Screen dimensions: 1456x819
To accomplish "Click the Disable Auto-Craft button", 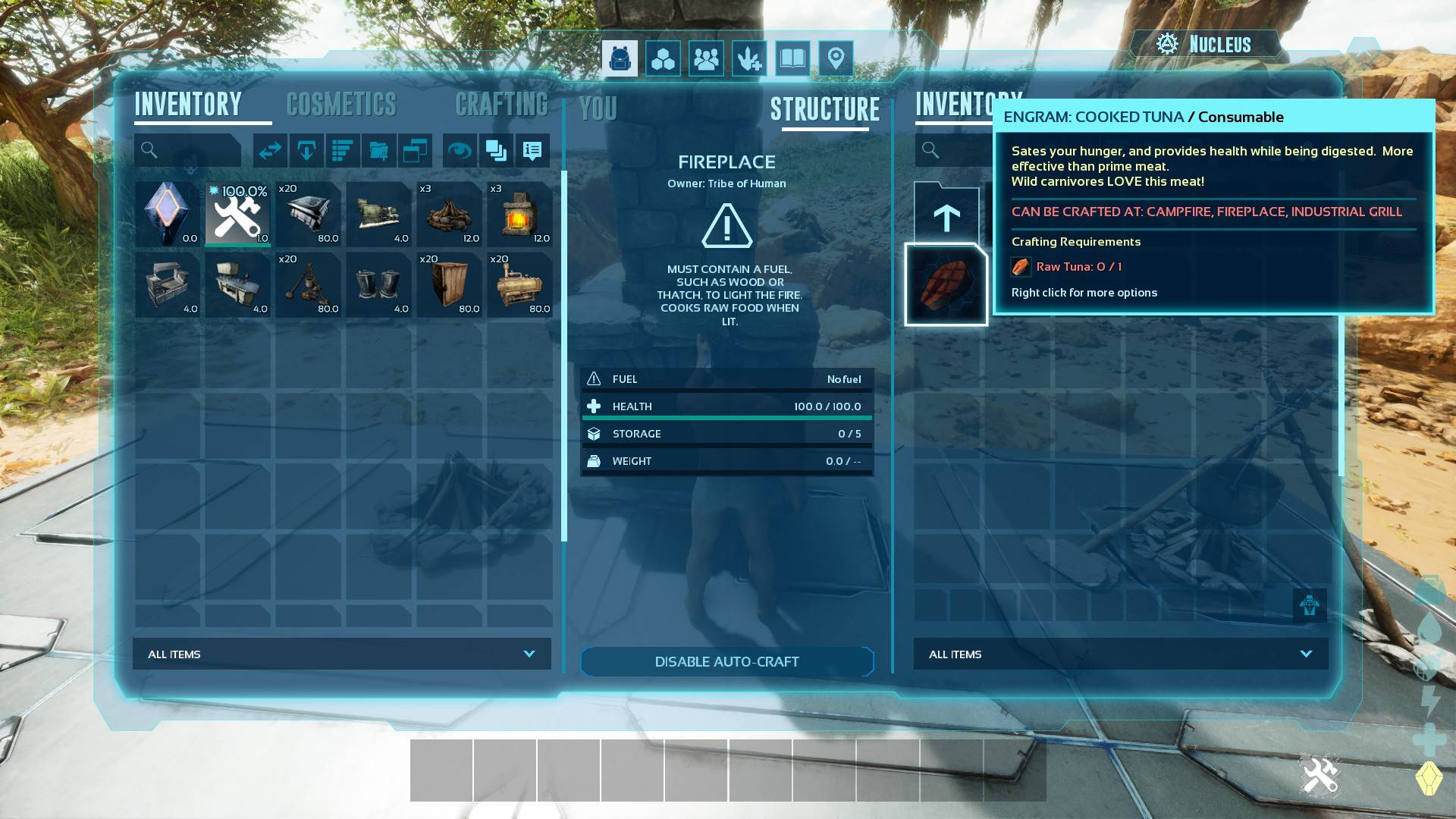I will pyautogui.click(x=726, y=662).
